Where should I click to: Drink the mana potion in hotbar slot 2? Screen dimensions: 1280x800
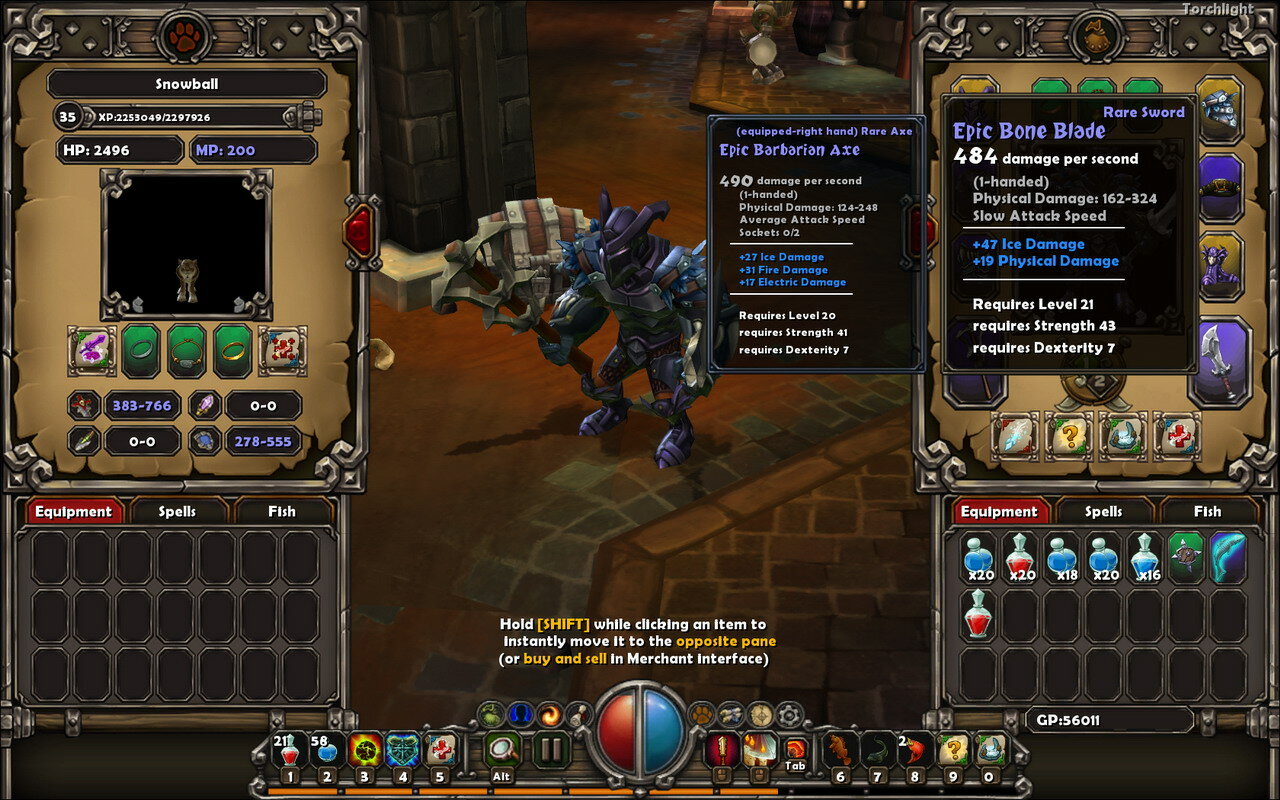[x=327, y=750]
